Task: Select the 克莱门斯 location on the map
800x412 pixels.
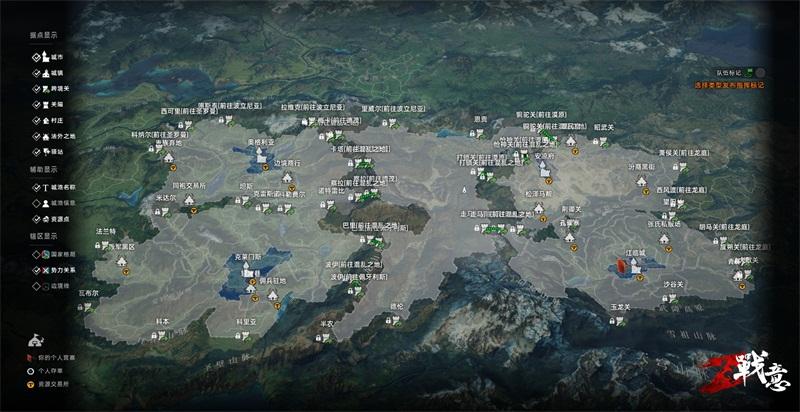Action: coord(246,267)
